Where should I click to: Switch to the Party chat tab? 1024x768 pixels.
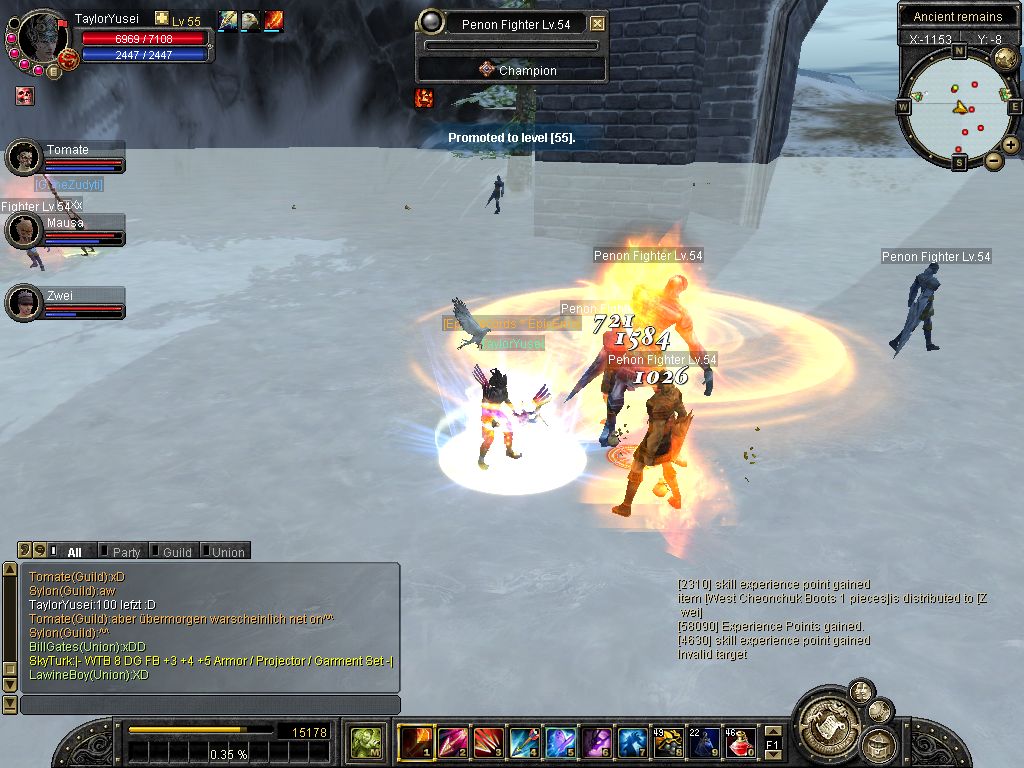point(126,552)
